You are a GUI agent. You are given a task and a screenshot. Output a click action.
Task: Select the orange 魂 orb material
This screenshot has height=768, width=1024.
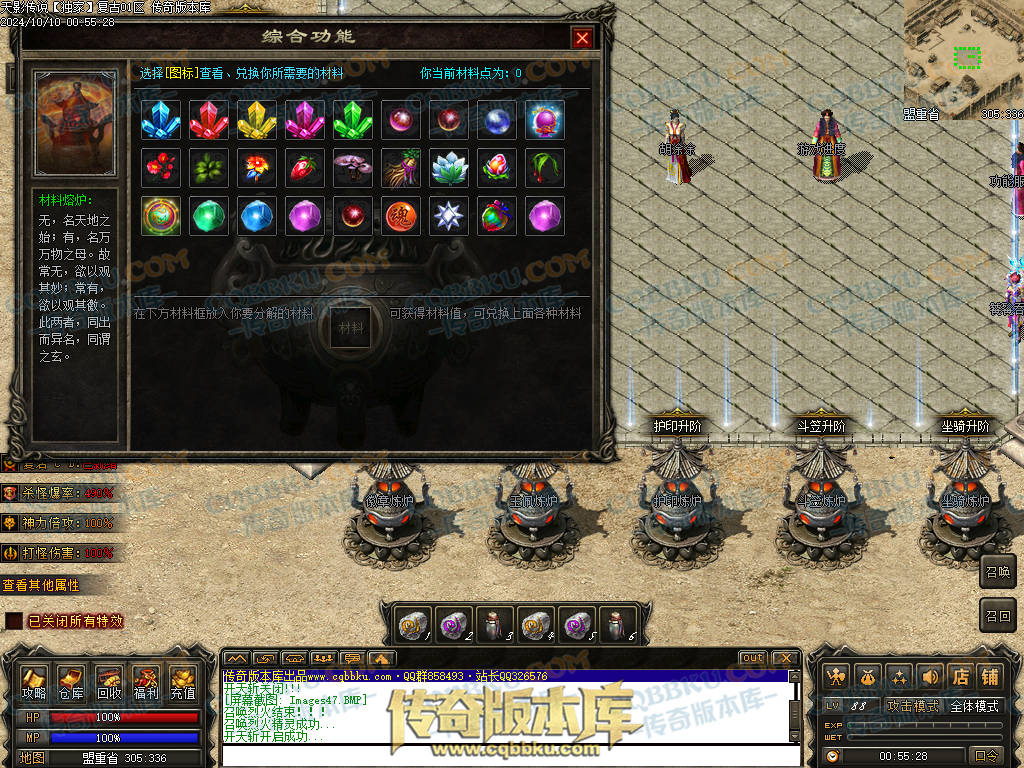tap(401, 216)
